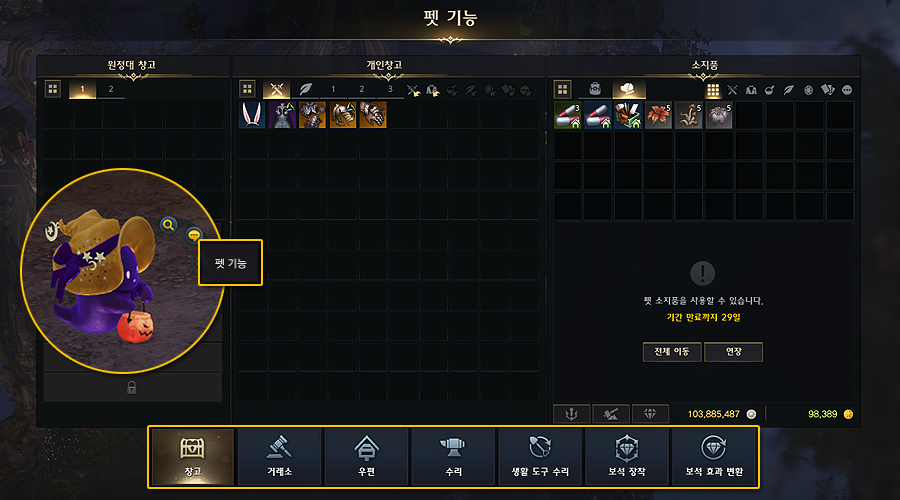Image resolution: width=900 pixels, height=500 pixels.
Task: Select the bunny ears item slot
Action: [x=252, y=115]
